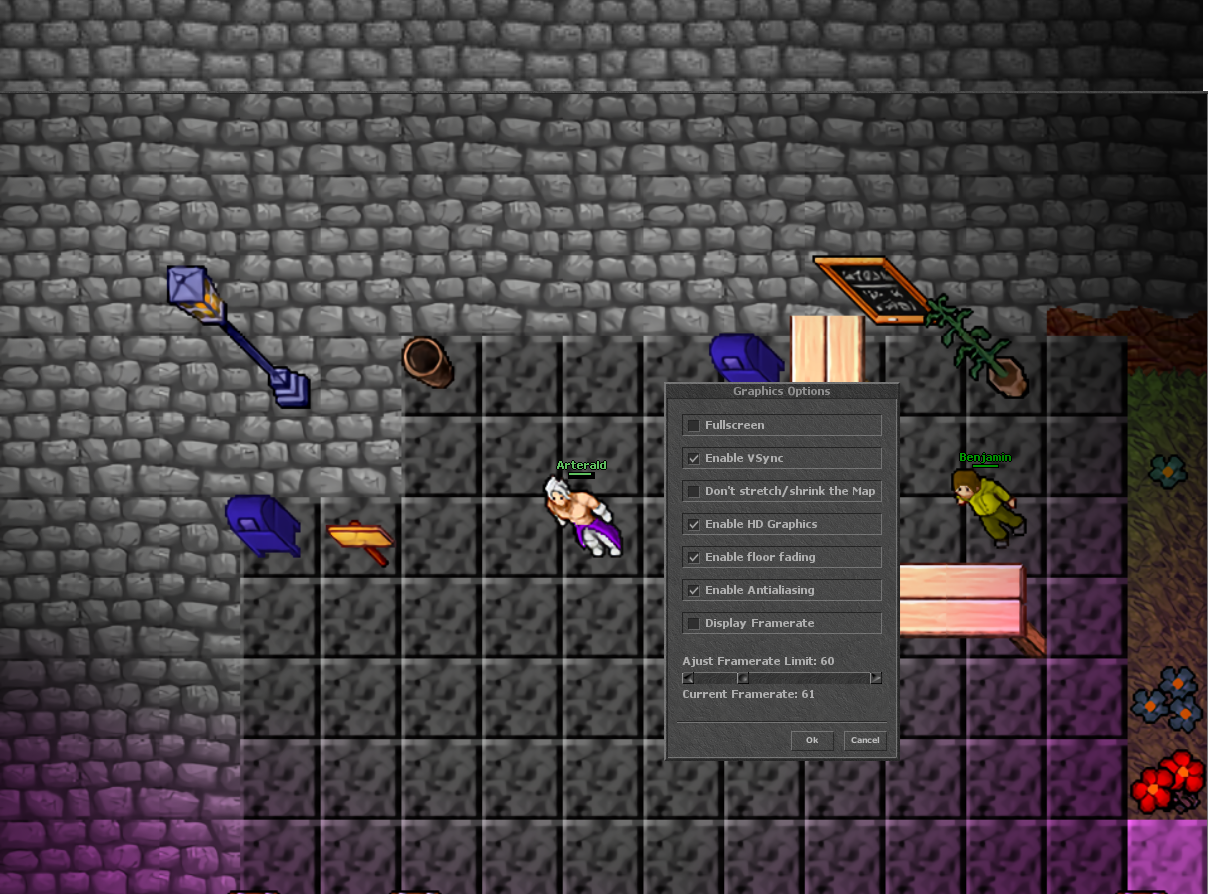Click the framerate limit slider handle

743,678
